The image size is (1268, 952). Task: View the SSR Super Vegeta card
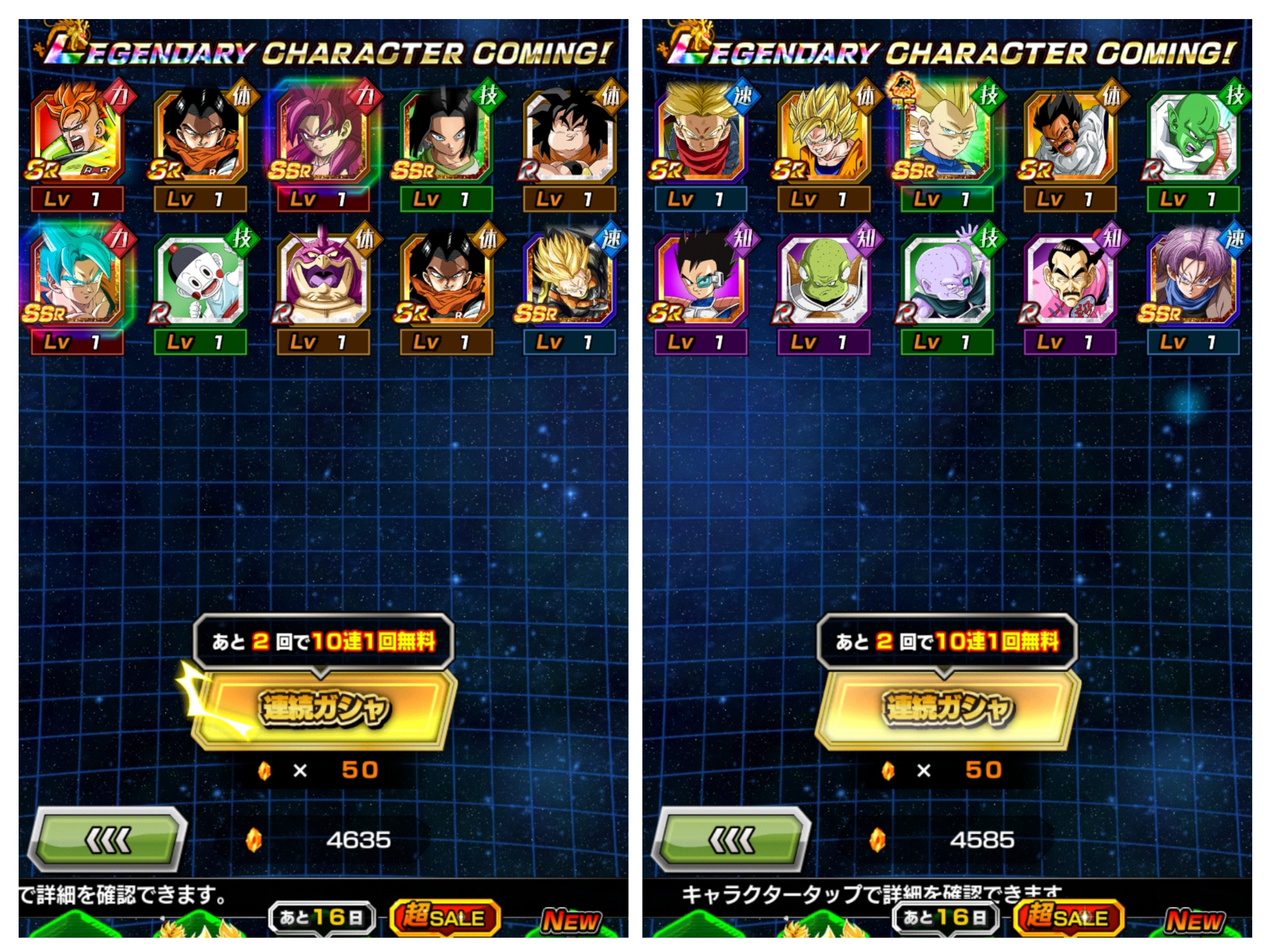coord(947,138)
